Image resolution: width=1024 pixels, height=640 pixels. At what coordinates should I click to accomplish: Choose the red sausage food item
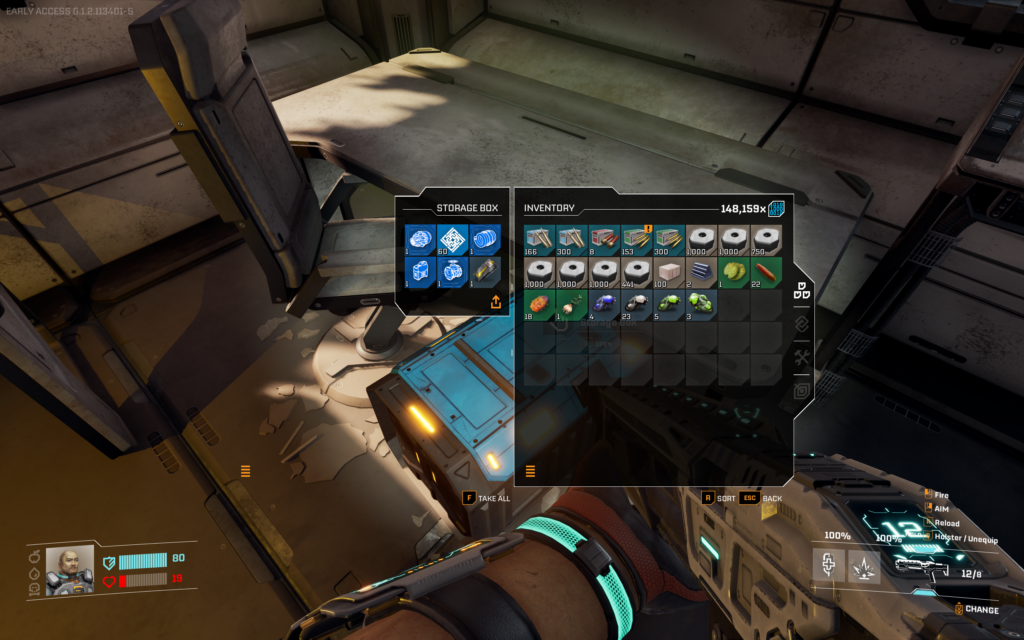pos(765,272)
